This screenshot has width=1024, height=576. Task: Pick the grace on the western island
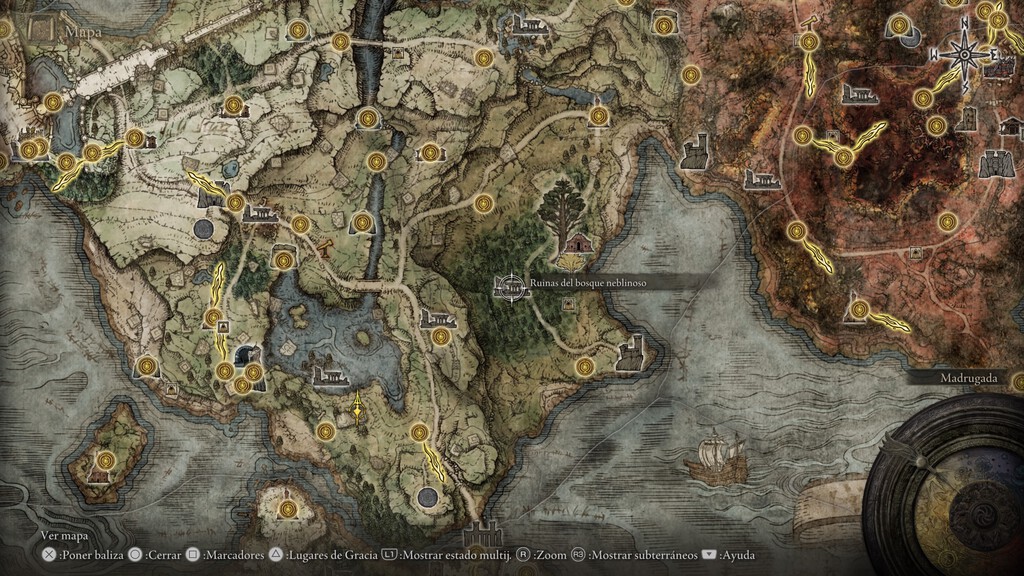(x=104, y=461)
